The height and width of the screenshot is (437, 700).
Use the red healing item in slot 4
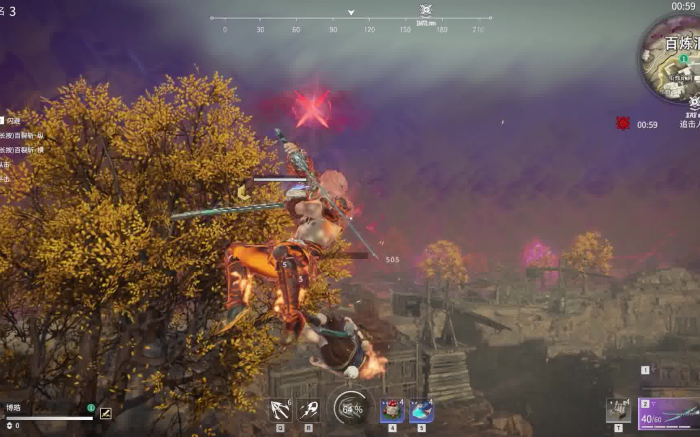tap(391, 409)
